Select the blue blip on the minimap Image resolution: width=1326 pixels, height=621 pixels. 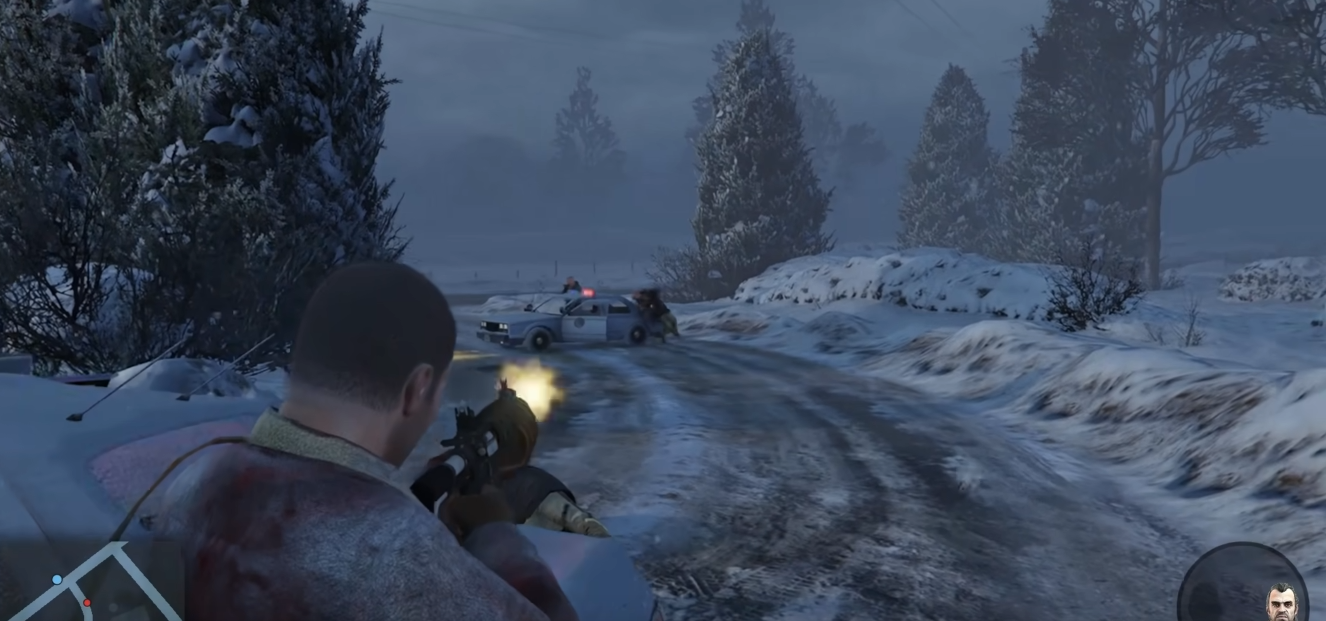(x=57, y=579)
